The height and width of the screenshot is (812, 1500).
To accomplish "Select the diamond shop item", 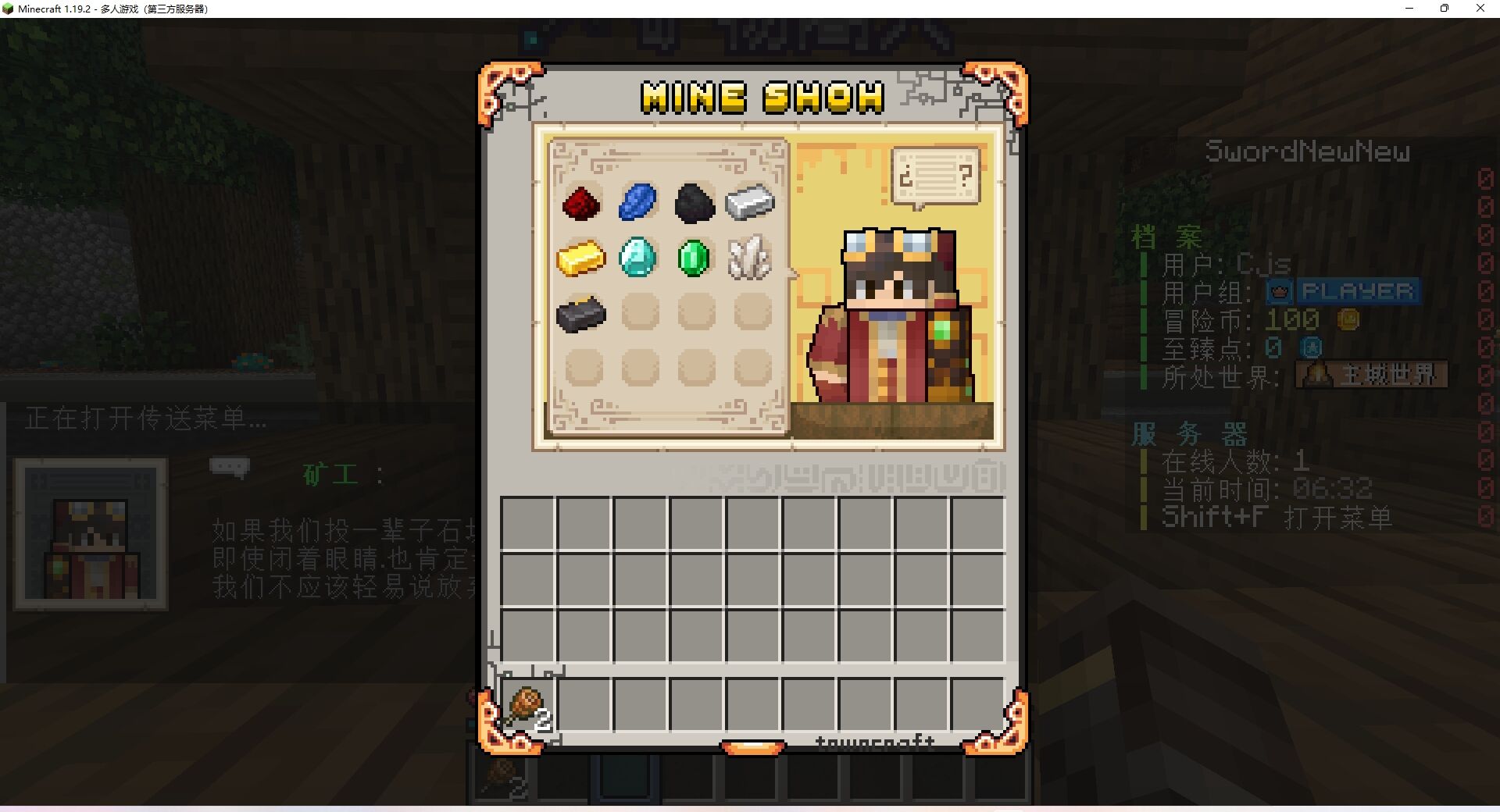I will pyautogui.click(x=637, y=257).
